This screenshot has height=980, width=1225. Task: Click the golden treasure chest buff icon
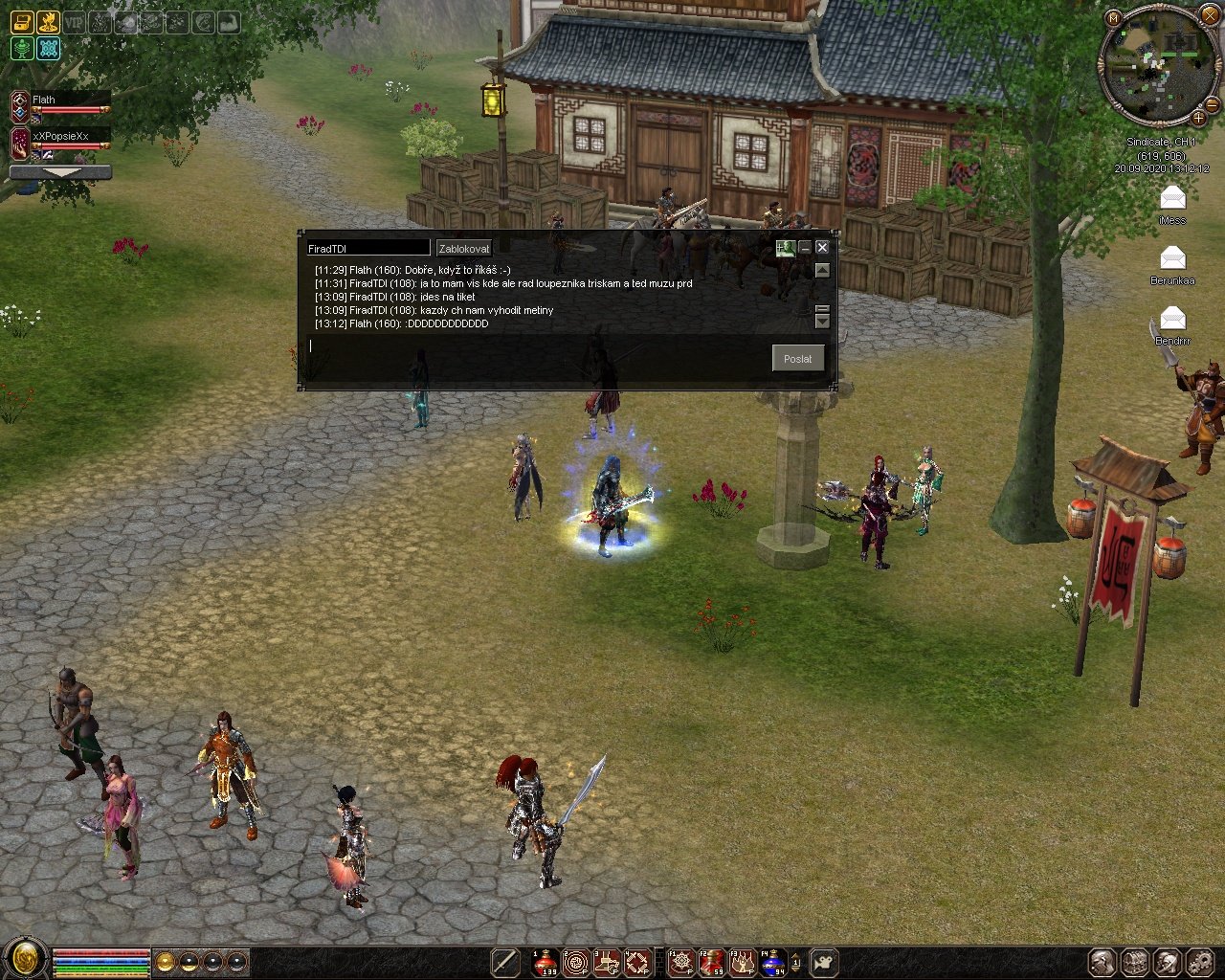point(21,21)
